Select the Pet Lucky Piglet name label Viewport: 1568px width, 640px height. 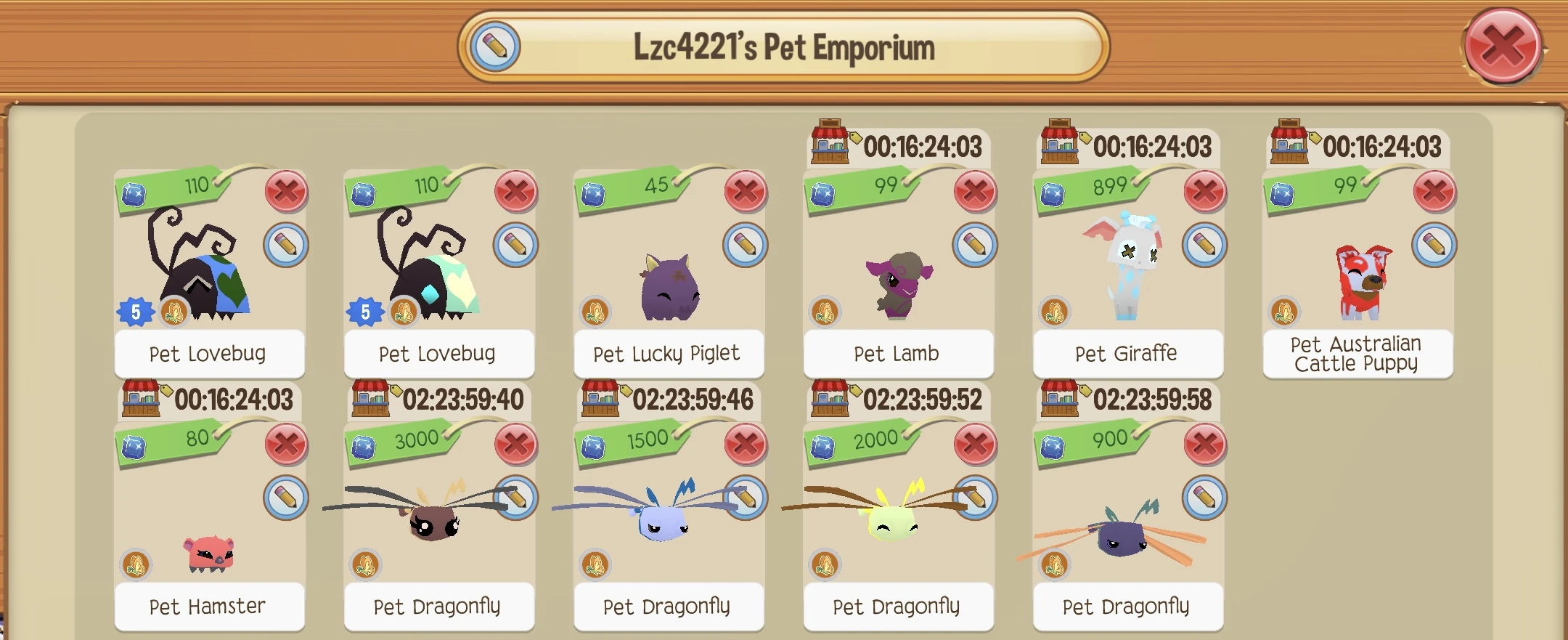(667, 354)
